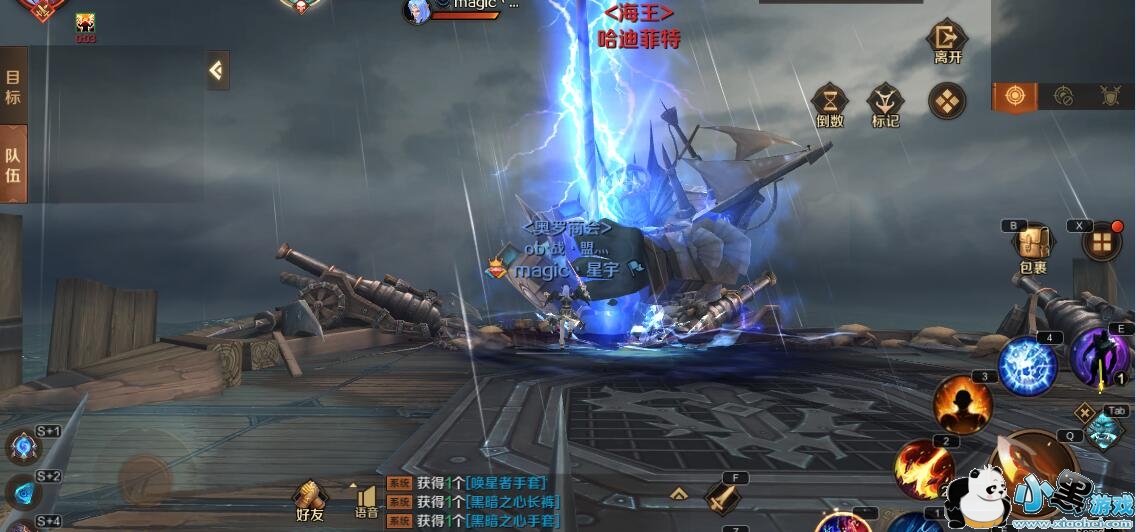1136x532 pixels.
Task: Switch to the 队伍 team tab
Action: point(13,165)
